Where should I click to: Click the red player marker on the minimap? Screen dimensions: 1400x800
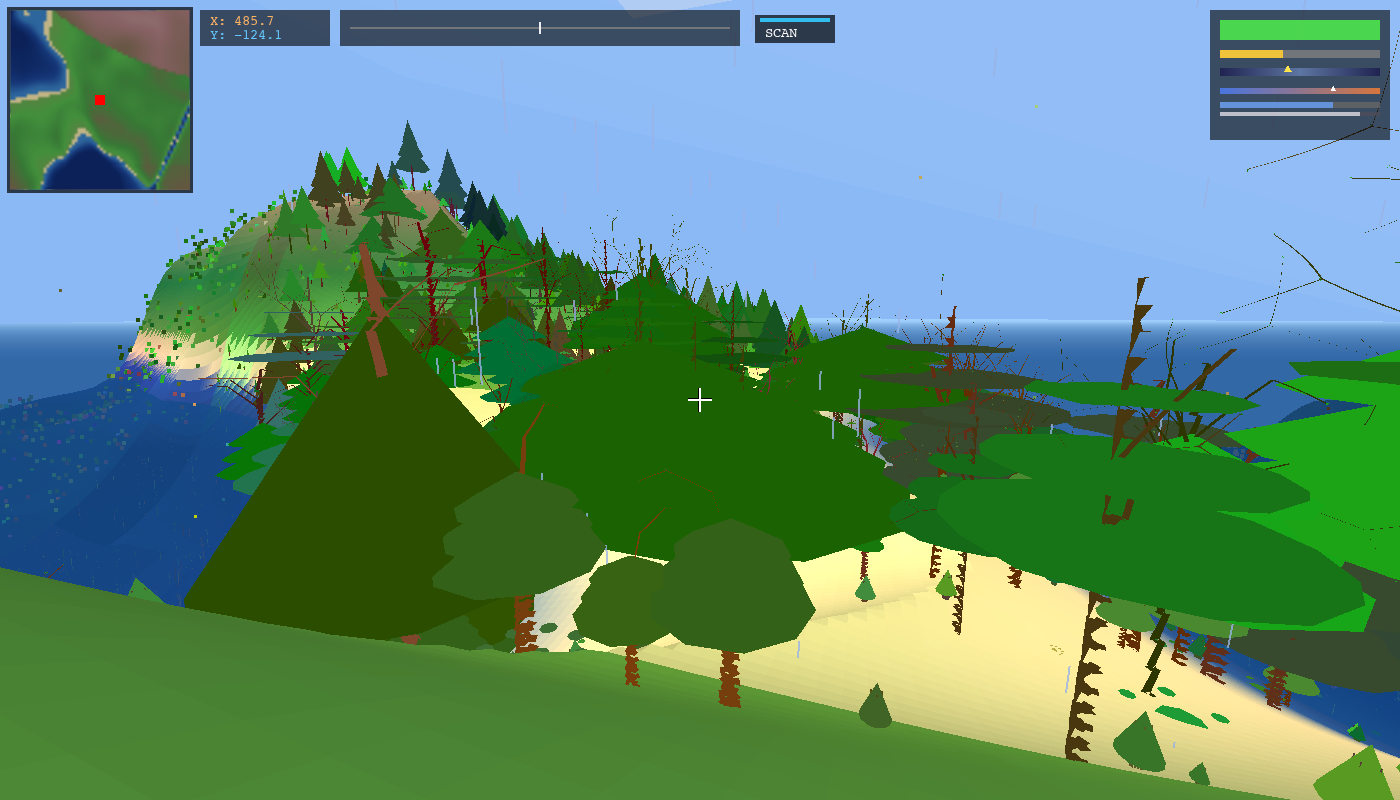tap(100, 99)
